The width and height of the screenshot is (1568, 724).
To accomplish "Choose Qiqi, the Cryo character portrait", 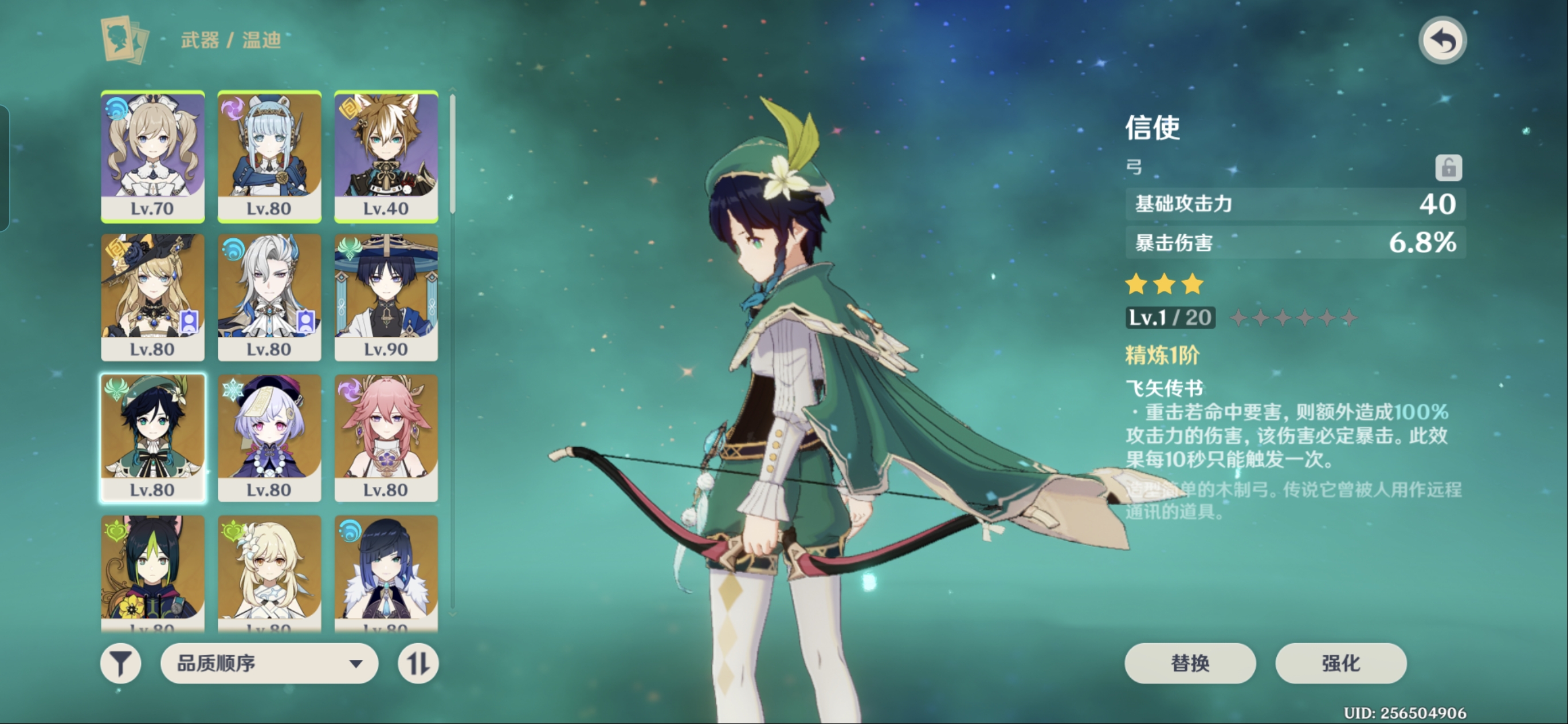I will click(x=269, y=438).
